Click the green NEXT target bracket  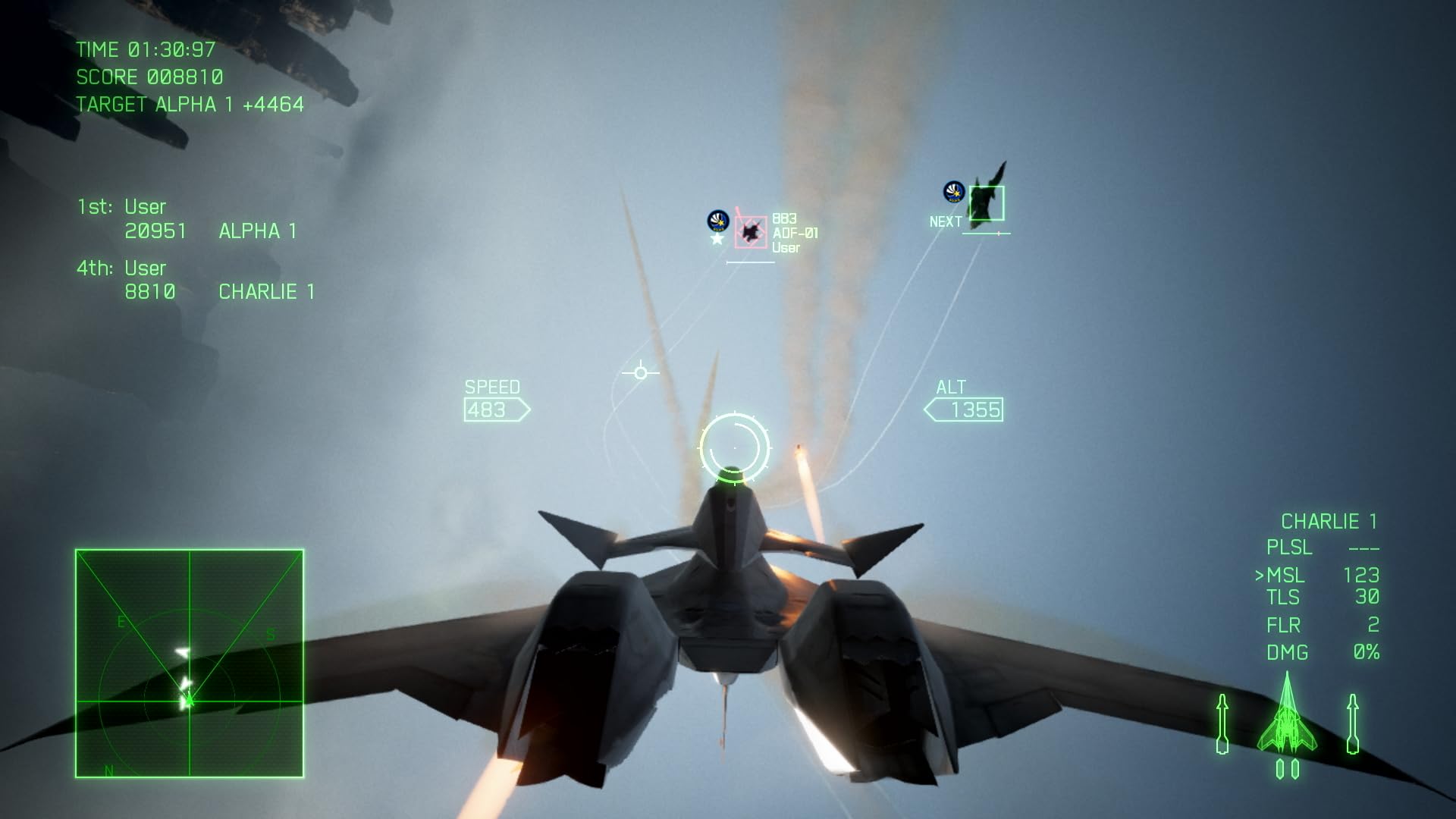tap(986, 203)
